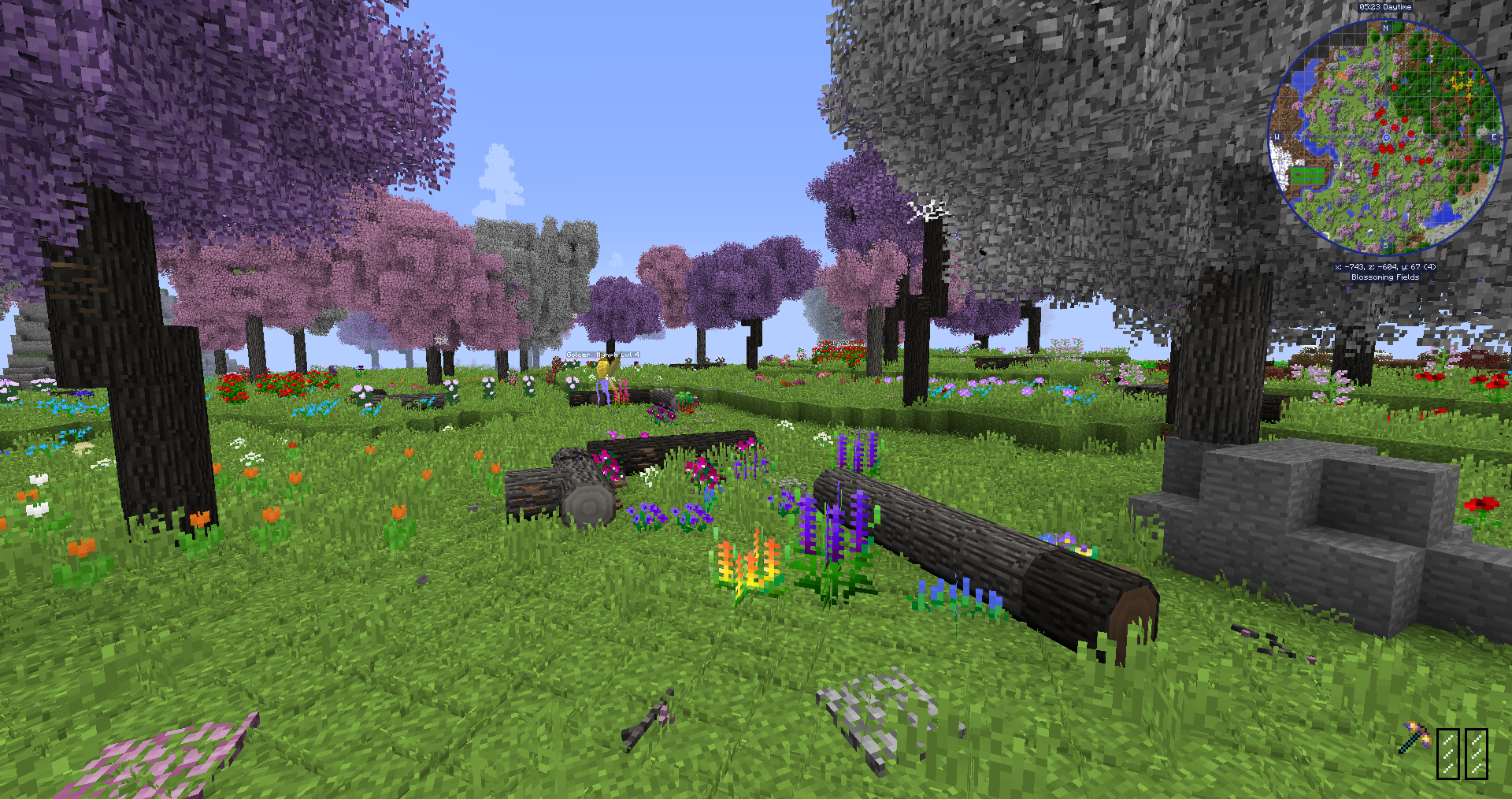Screen dimensions: 1512x799
Task: Click the E compass marker on the minimap
Action: pyautogui.click(x=1494, y=137)
